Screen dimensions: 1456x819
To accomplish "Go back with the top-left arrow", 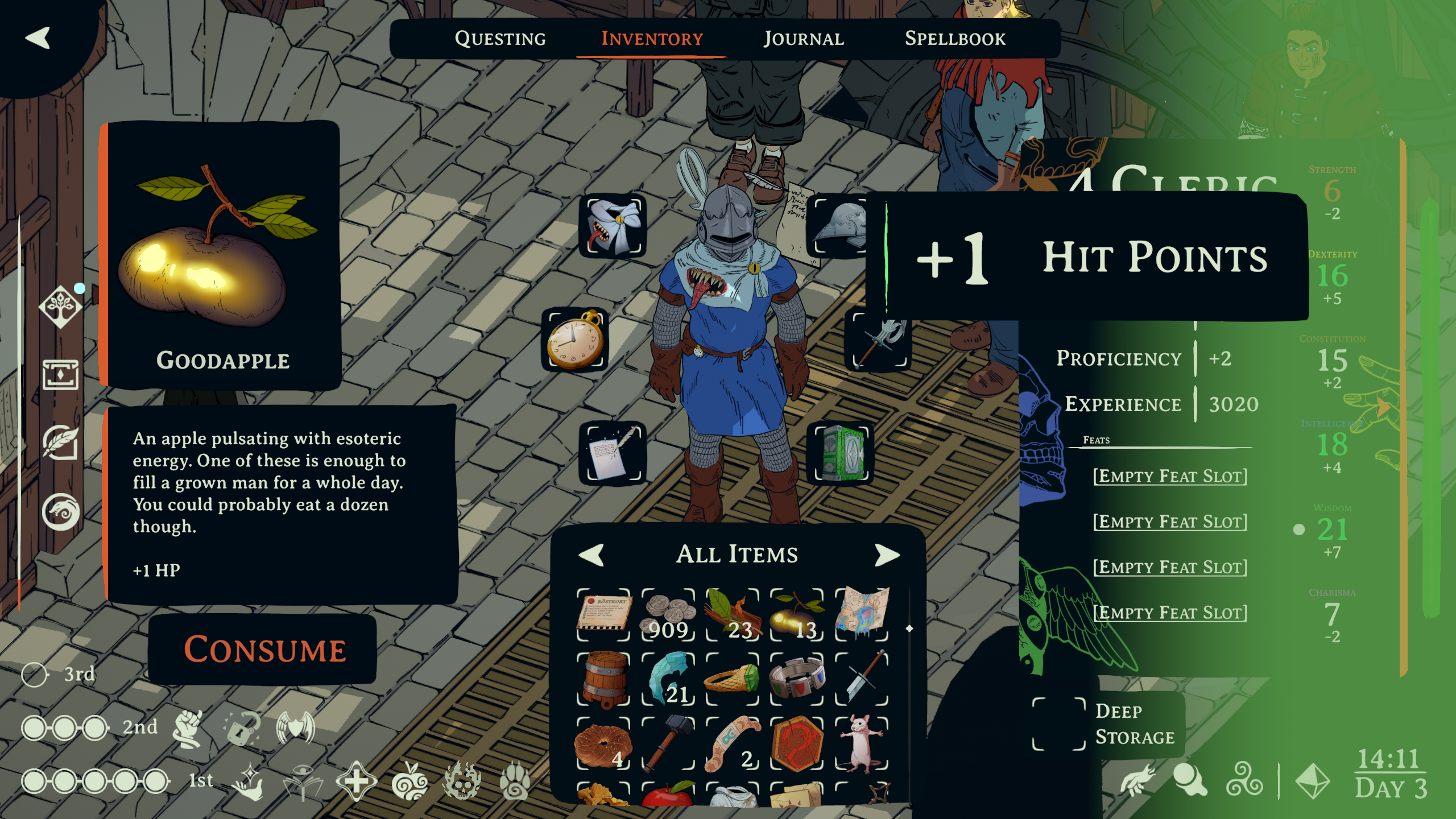I will point(38,38).
